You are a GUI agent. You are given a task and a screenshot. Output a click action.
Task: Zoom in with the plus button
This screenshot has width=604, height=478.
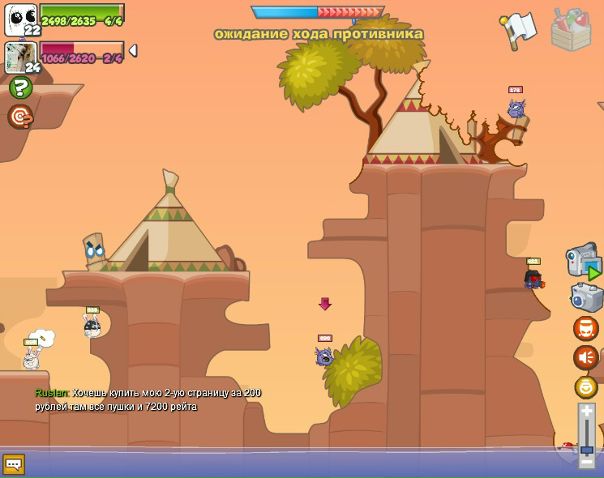(587, 411)
